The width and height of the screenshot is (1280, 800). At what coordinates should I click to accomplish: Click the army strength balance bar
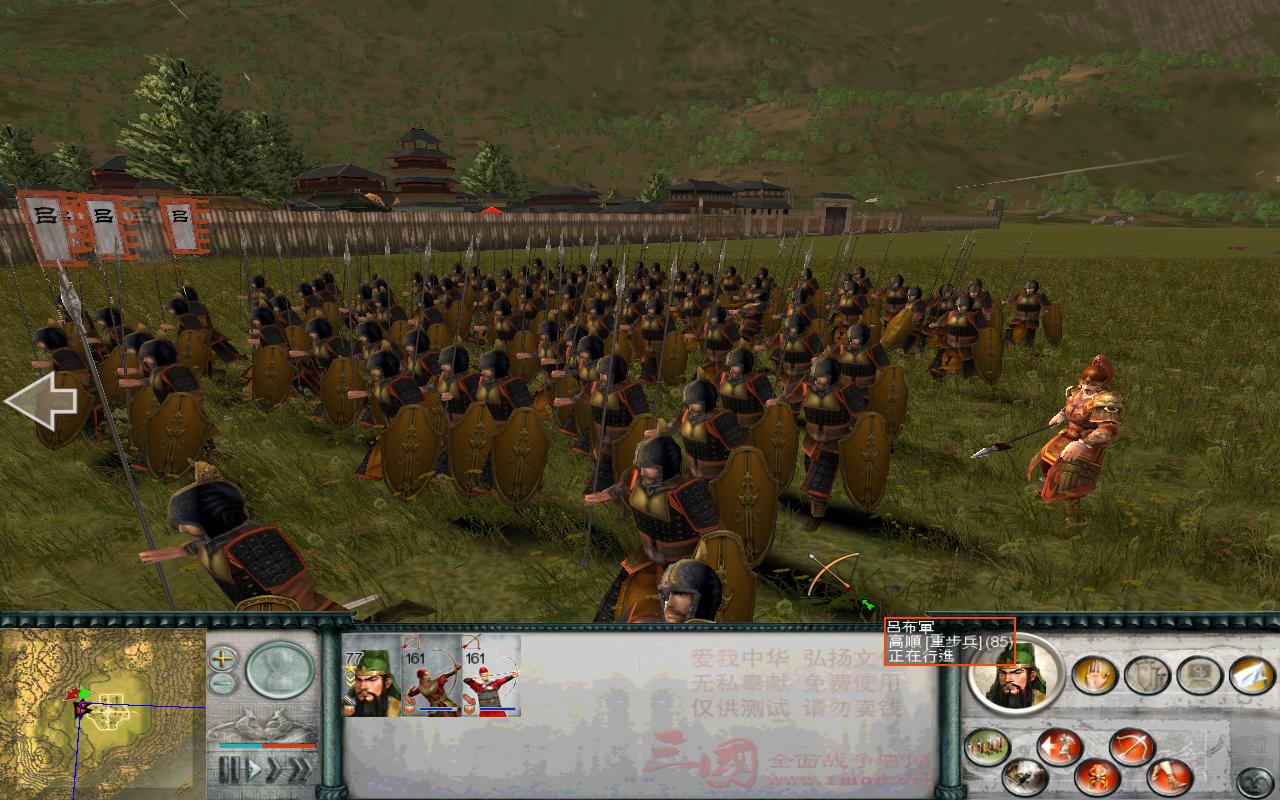[266, 746]
